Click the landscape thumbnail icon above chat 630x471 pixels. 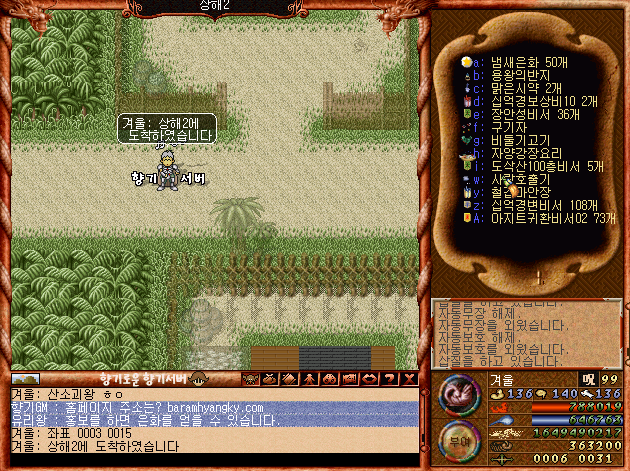click(25, 379)
